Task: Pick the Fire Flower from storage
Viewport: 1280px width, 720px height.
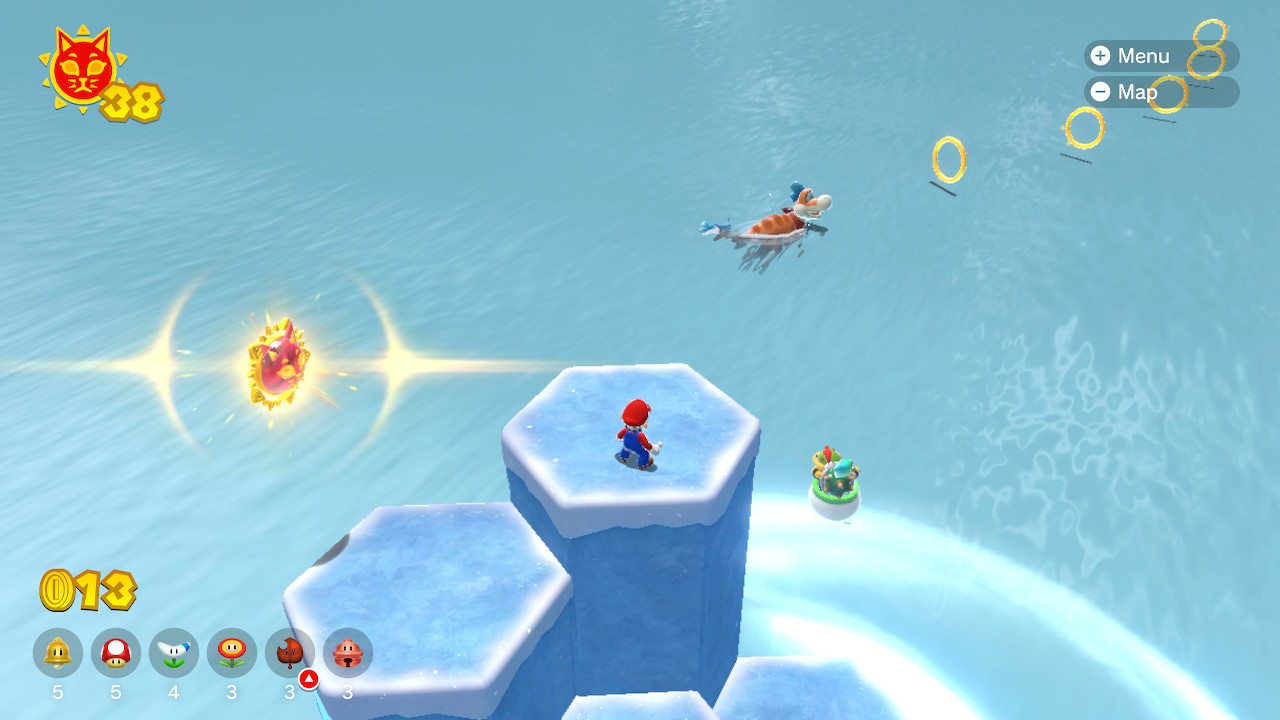Action: 232,653
